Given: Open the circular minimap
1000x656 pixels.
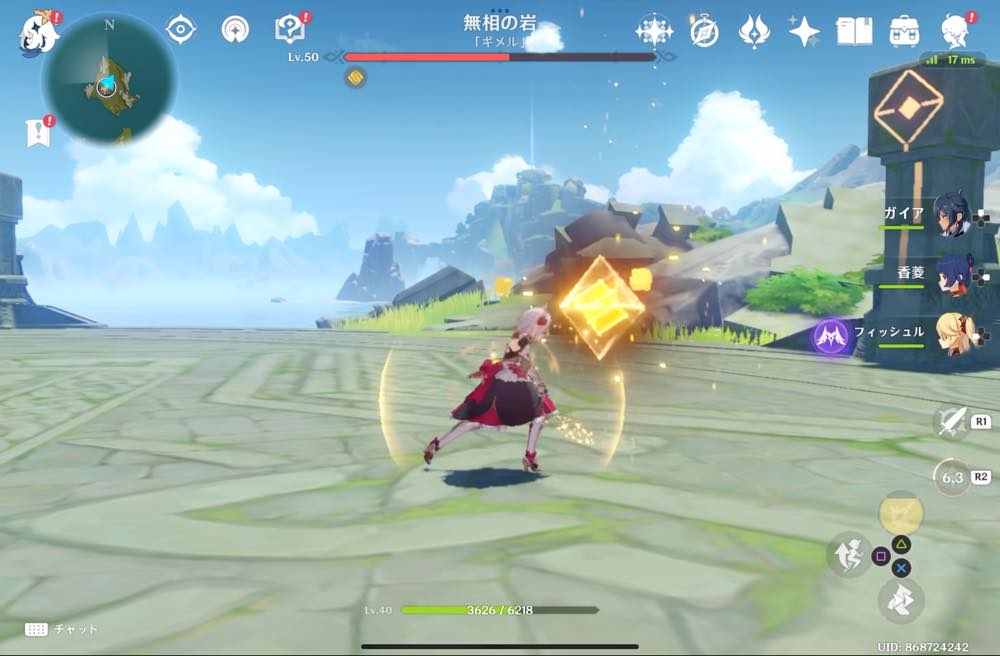Looking at the screenshot, I should coord(109,79).
